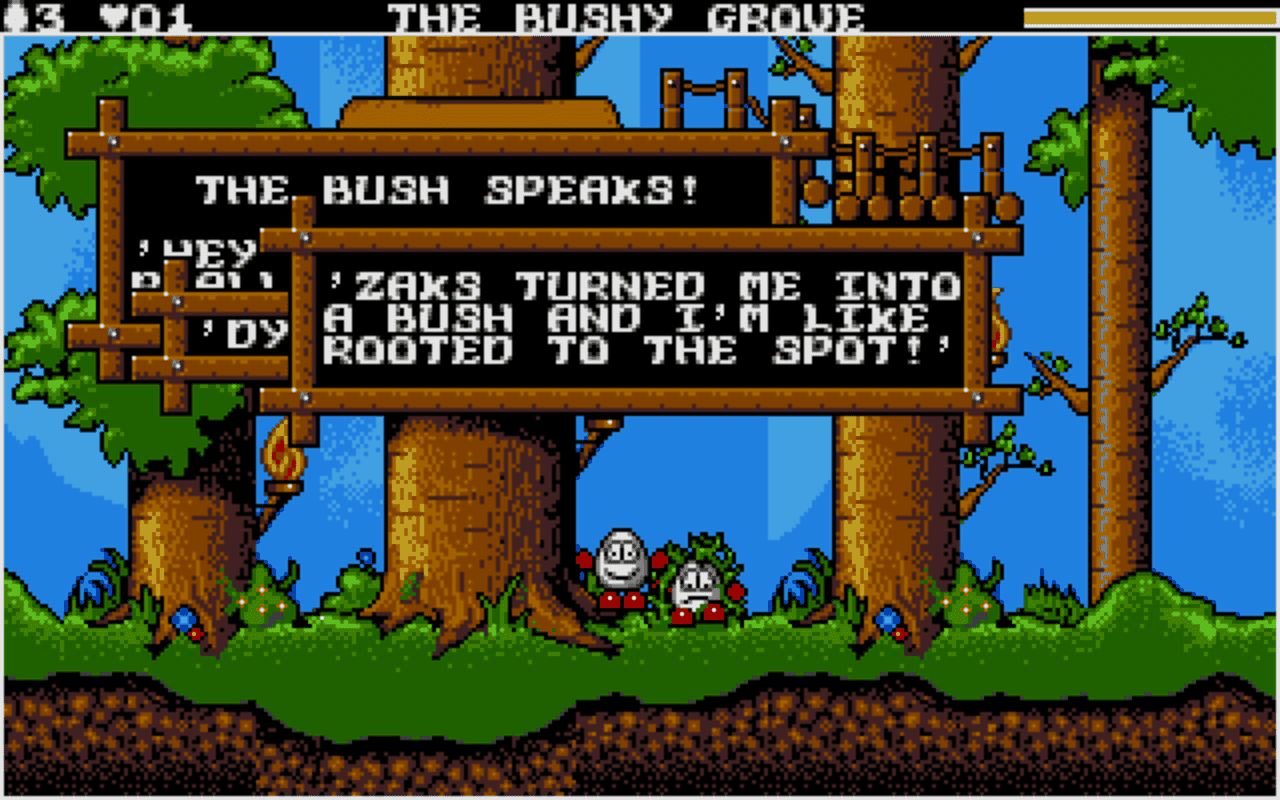Click the blue gem beside the left tree
Viewport: 1280px width, 800px height.
185,620
